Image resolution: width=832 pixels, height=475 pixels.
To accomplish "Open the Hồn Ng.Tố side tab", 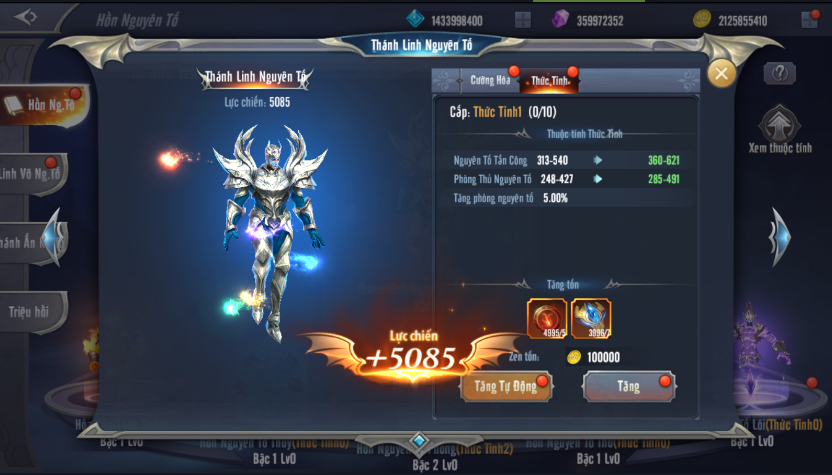I will [x=42, y=106].
